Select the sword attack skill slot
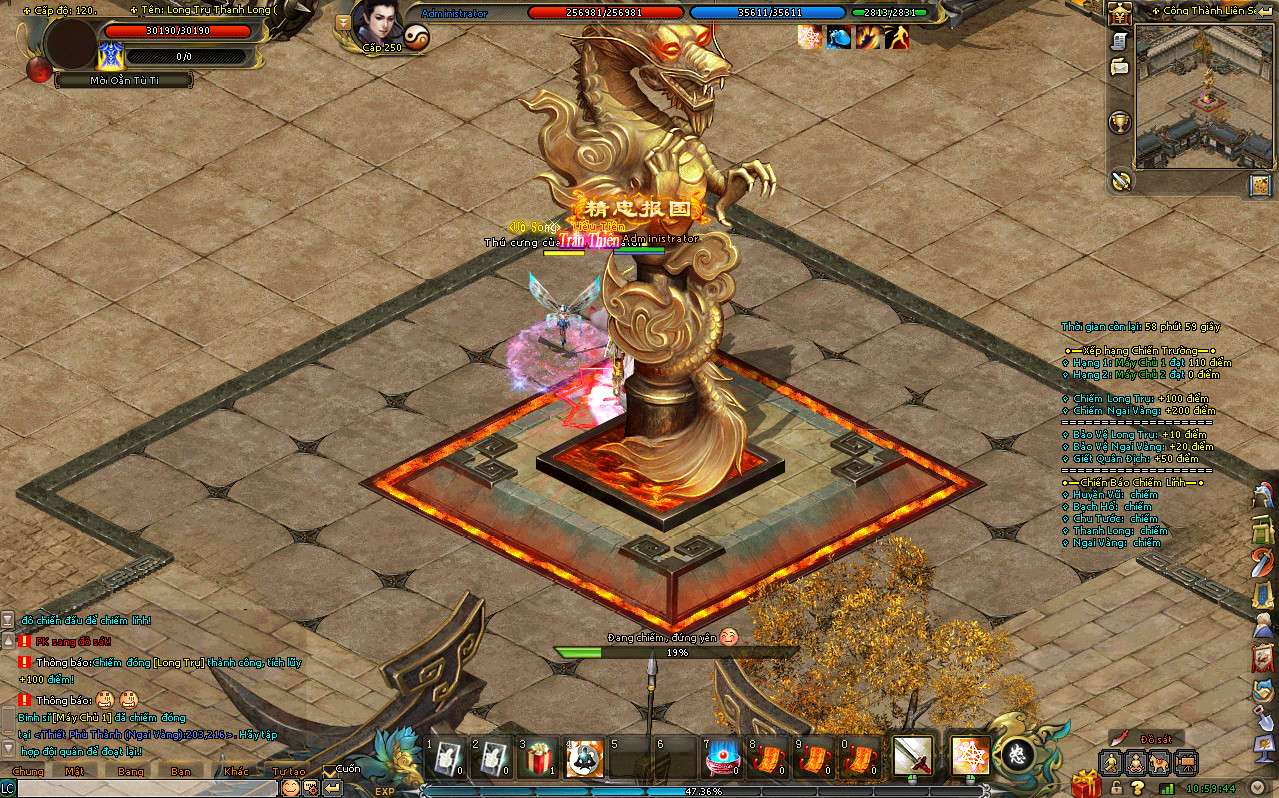Screen dimensions: 1279x798 coord(912,757)
